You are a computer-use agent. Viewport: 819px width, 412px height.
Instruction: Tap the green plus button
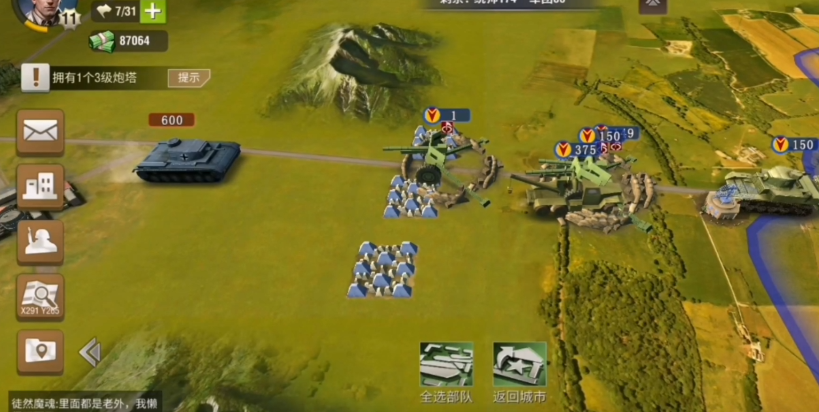(x=152, y=11)
